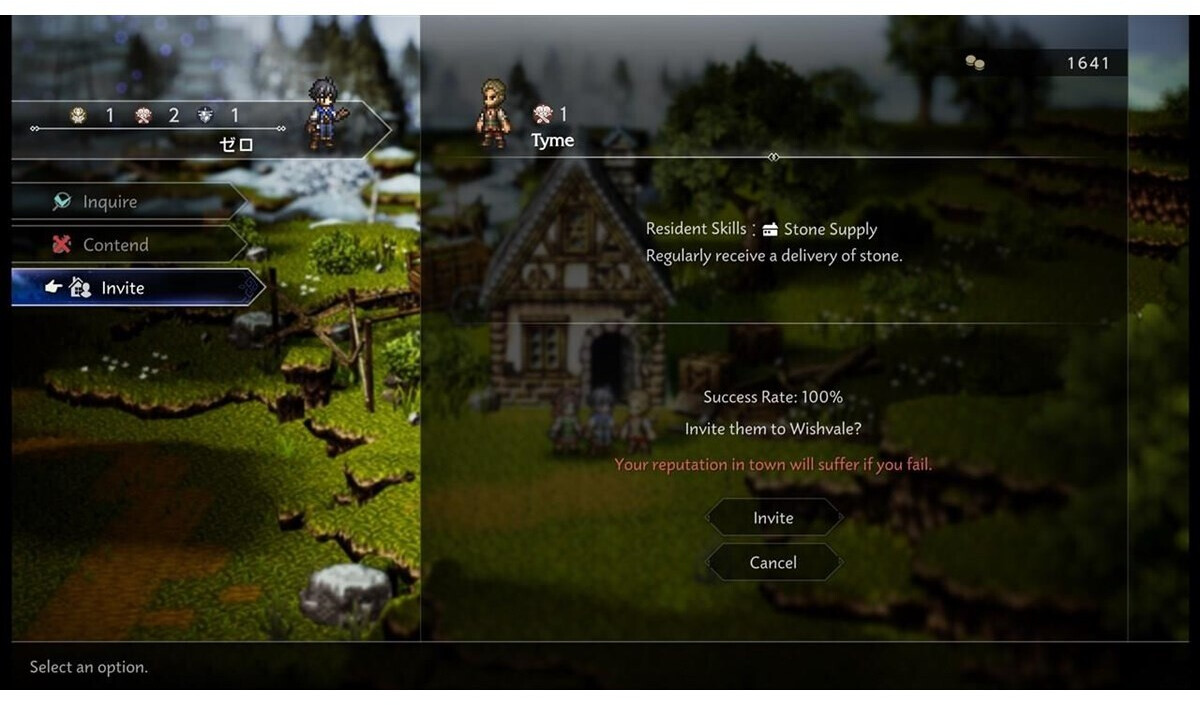1200x705 pixels.
Task: Confirm Invite to Wishvale button
Action: pos(773,518)
